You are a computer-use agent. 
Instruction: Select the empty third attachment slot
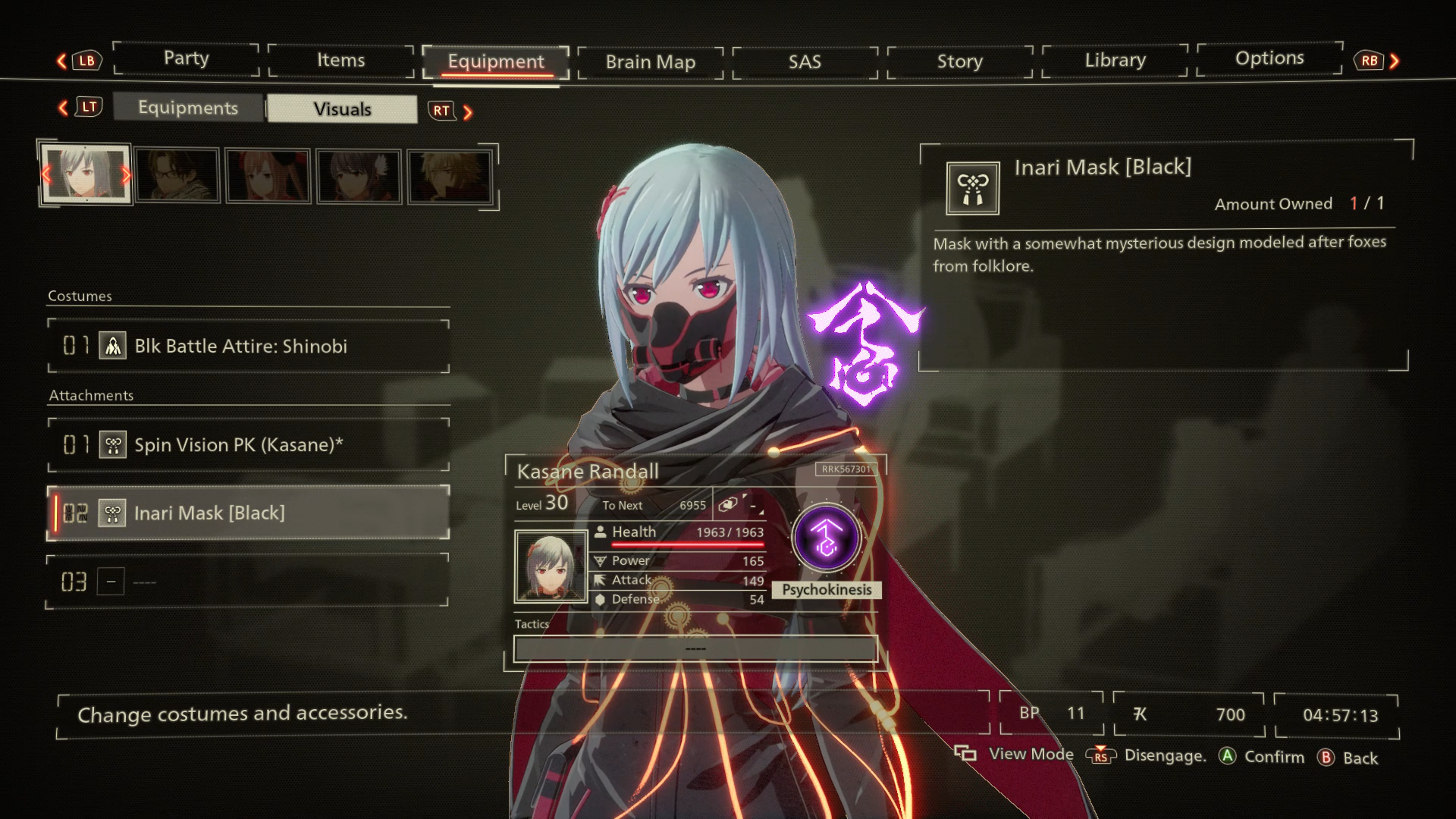click(249, 582)
